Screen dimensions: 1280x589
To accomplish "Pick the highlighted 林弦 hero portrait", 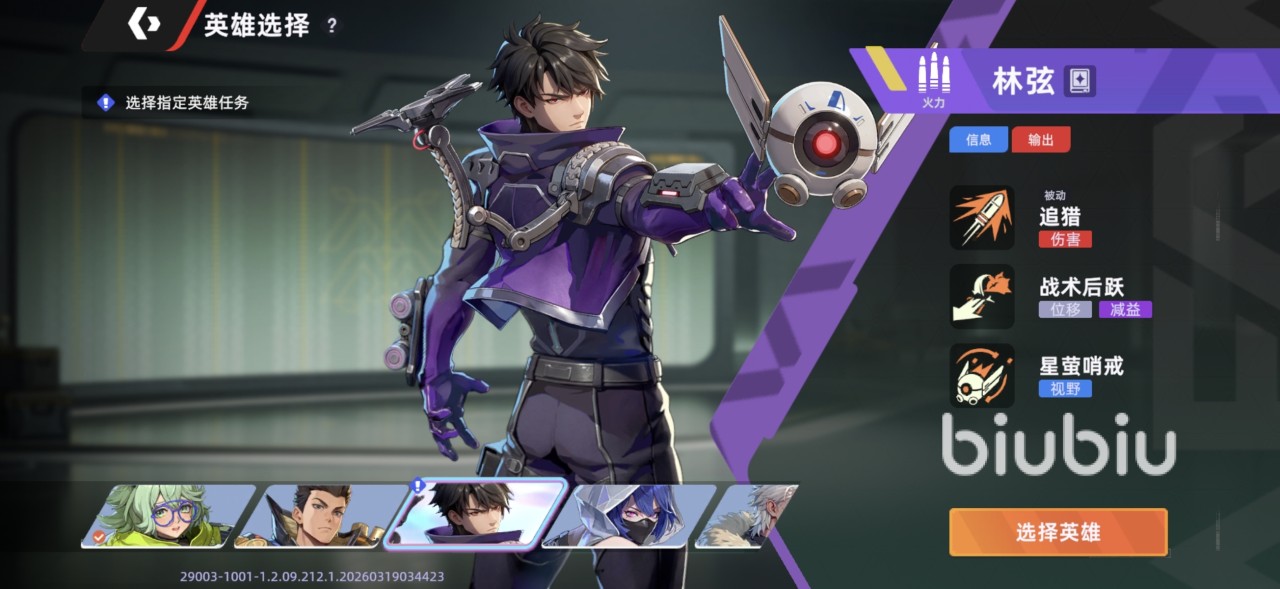I will pos(474,513).
